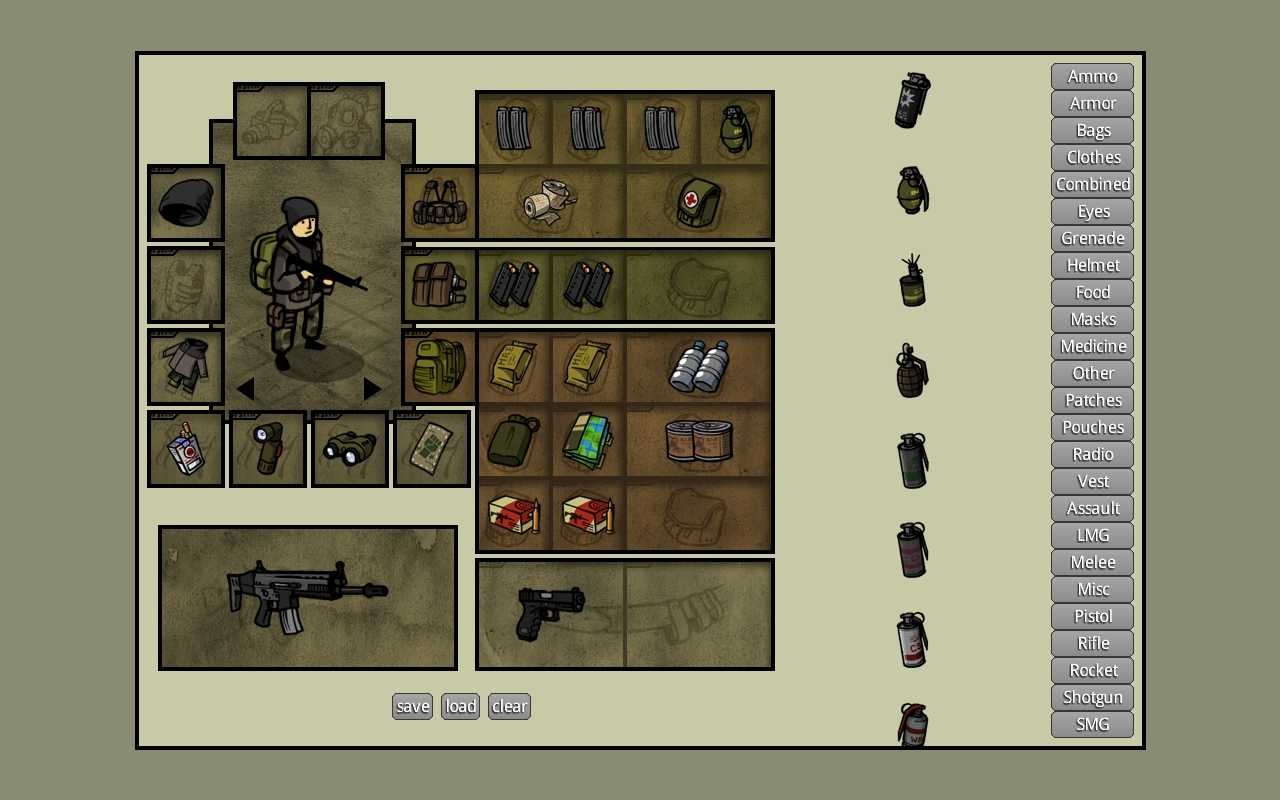Click the clear button
The height and width of the screenshot is (800, 1280).
click(509, 706)
